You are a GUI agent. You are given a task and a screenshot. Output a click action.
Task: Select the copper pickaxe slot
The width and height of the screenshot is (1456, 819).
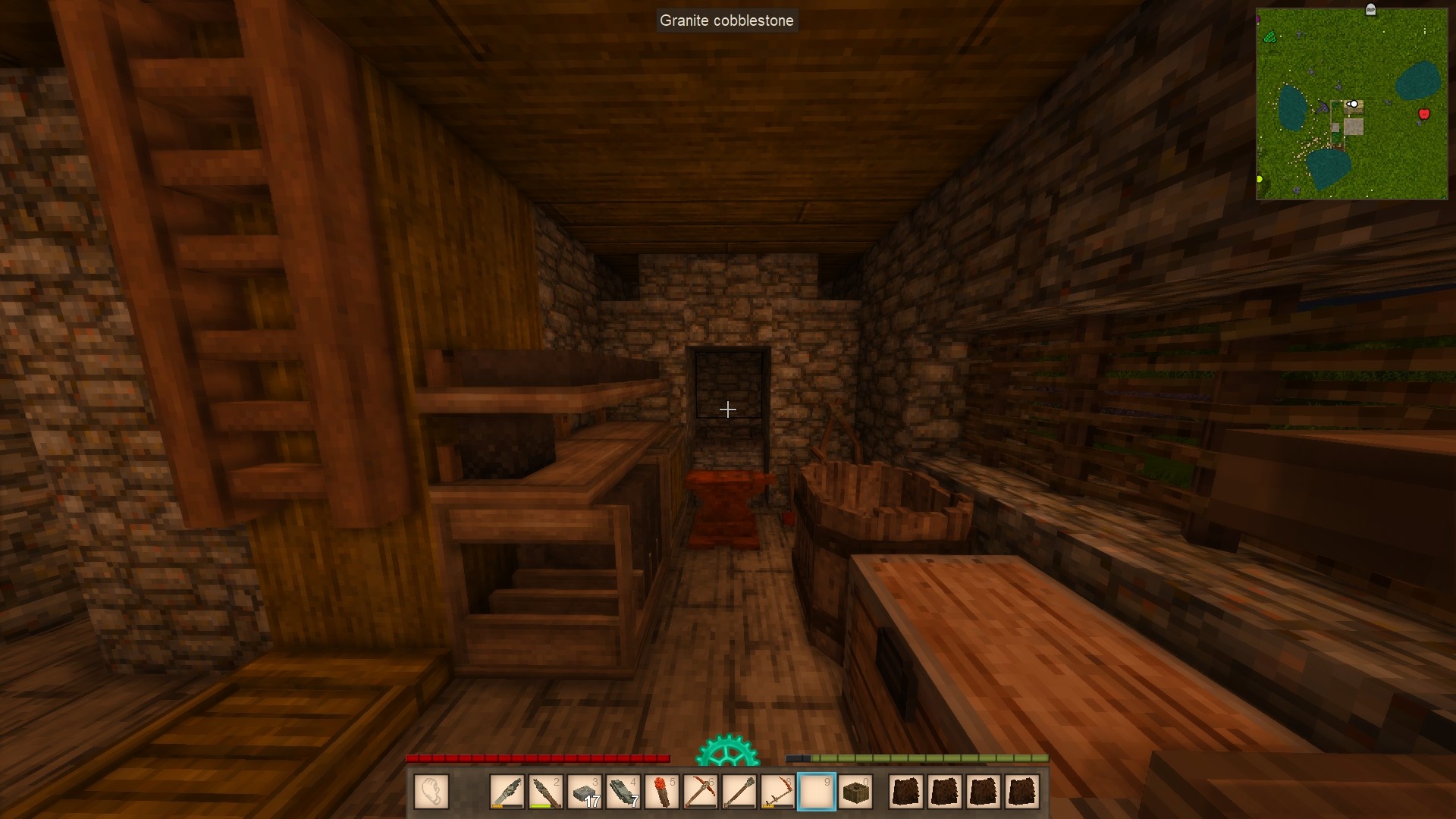(701, 792)
